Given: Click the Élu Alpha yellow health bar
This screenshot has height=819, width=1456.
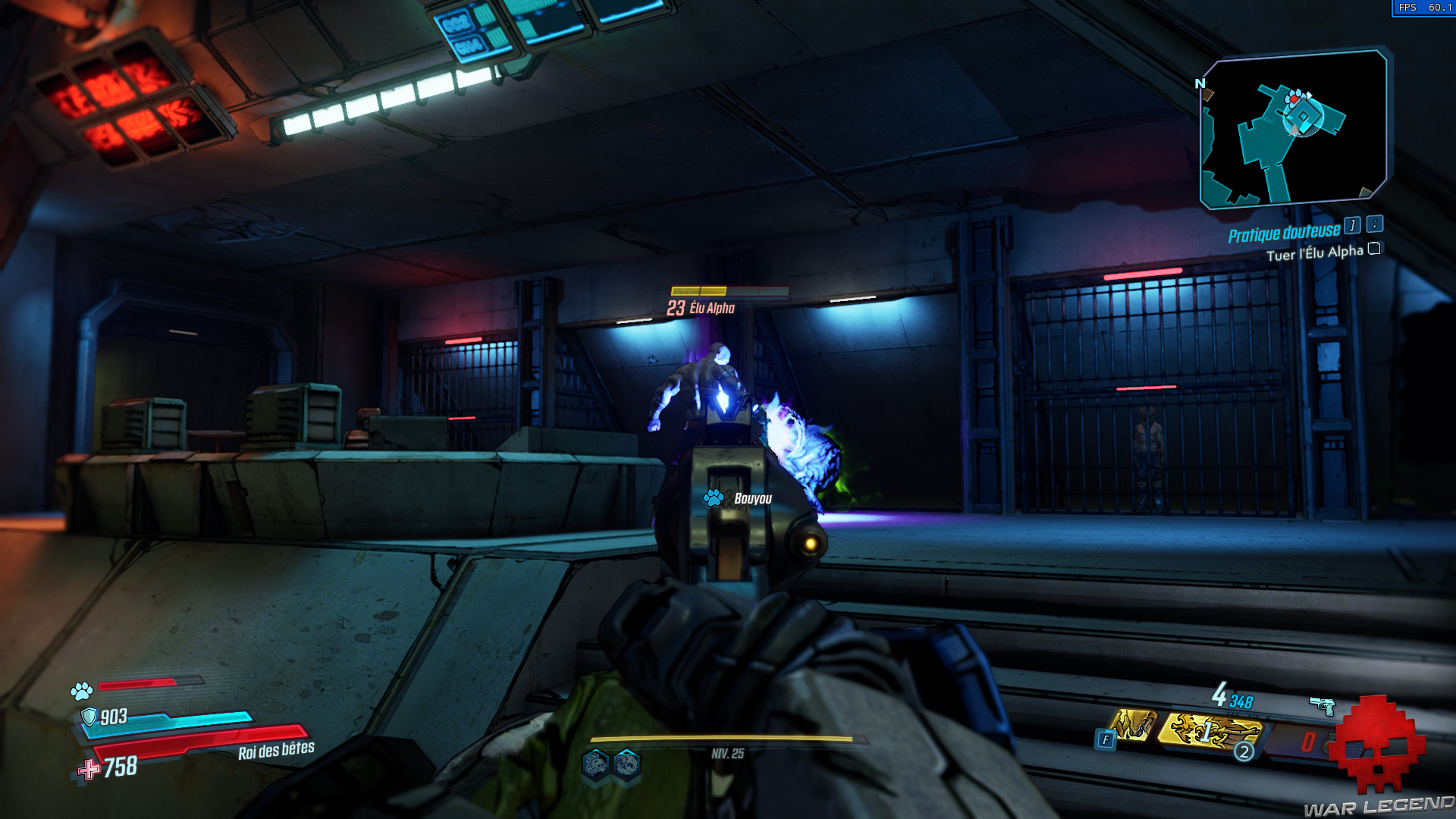Looking at the screenshot, I should [698, 290].
